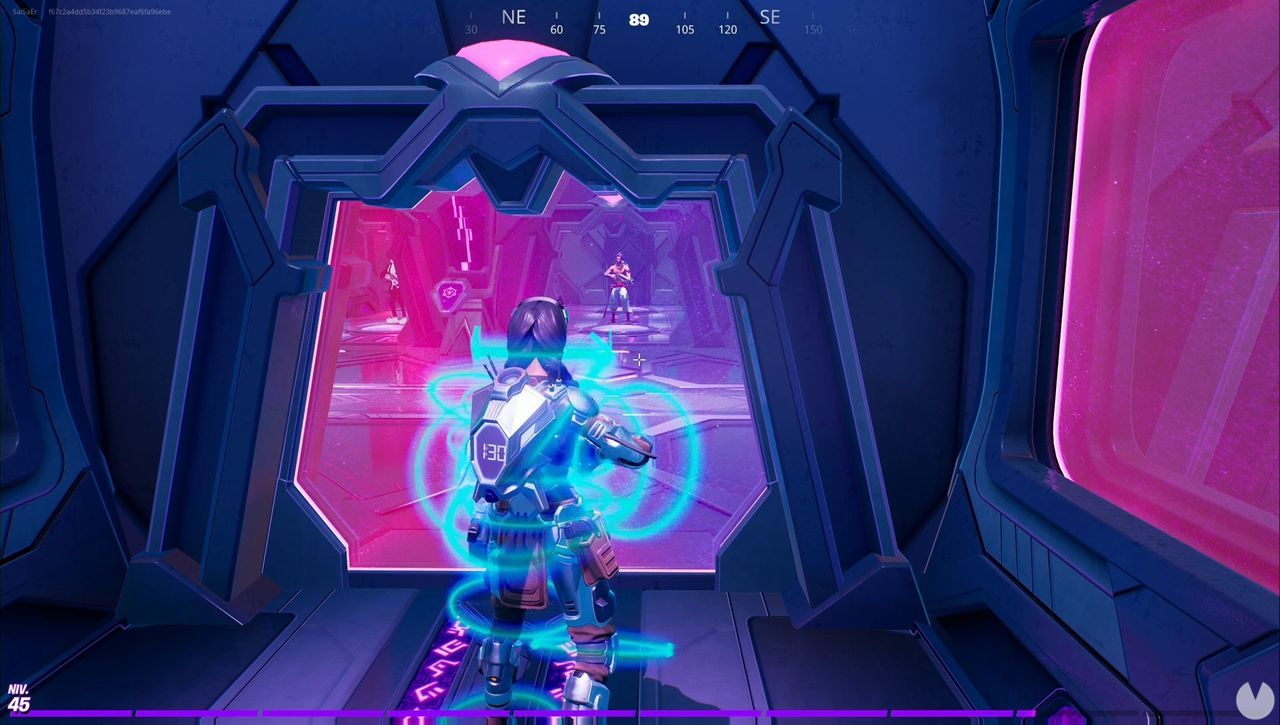Click the 75 marker on the compass
1280x725 pixels.
pyautogui.click(x=599, y=30)
